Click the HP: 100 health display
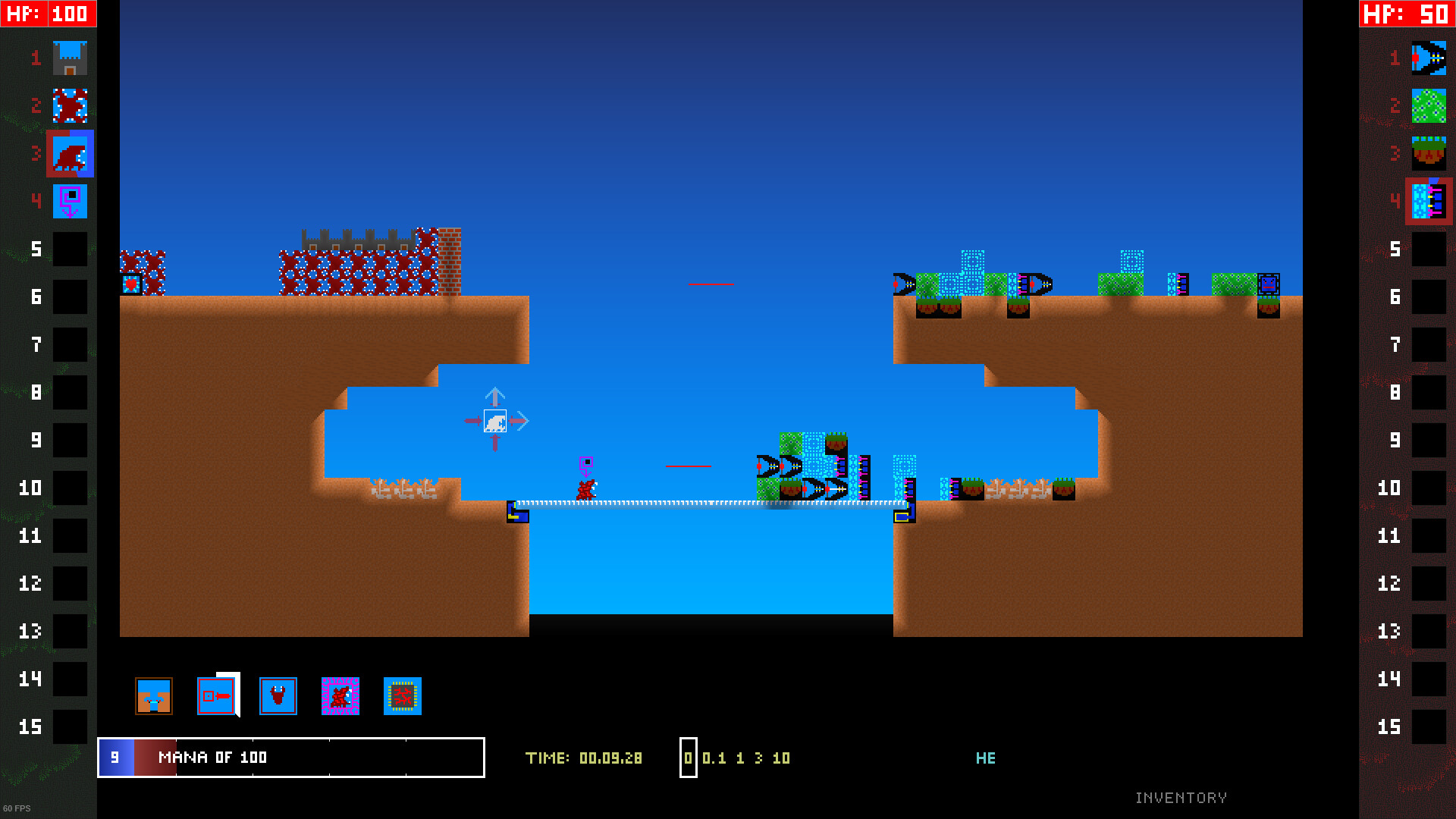The width and height of the screenshot is (1456, 819). point(48,13)
